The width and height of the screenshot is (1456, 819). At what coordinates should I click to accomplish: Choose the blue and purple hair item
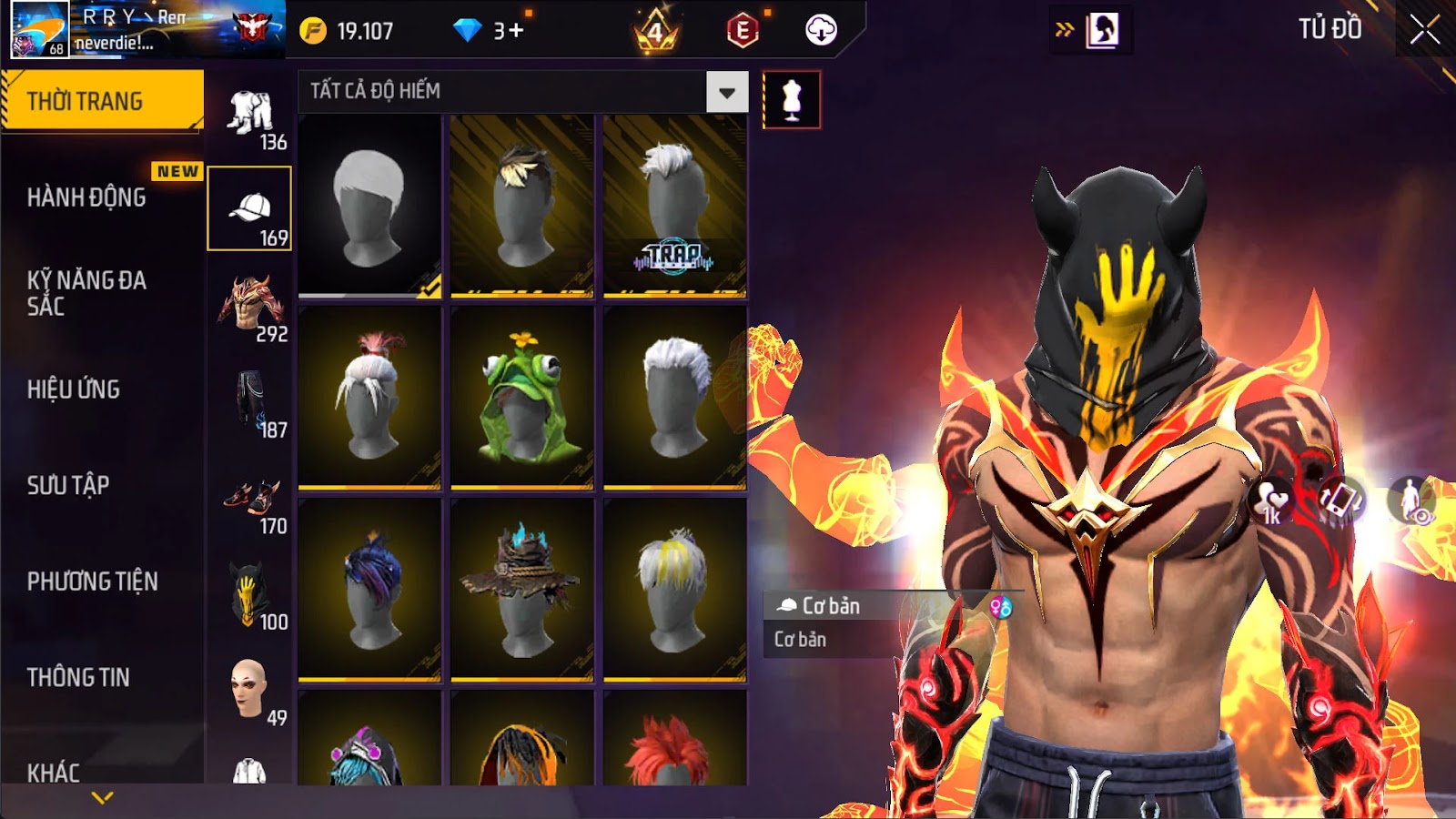369,590
